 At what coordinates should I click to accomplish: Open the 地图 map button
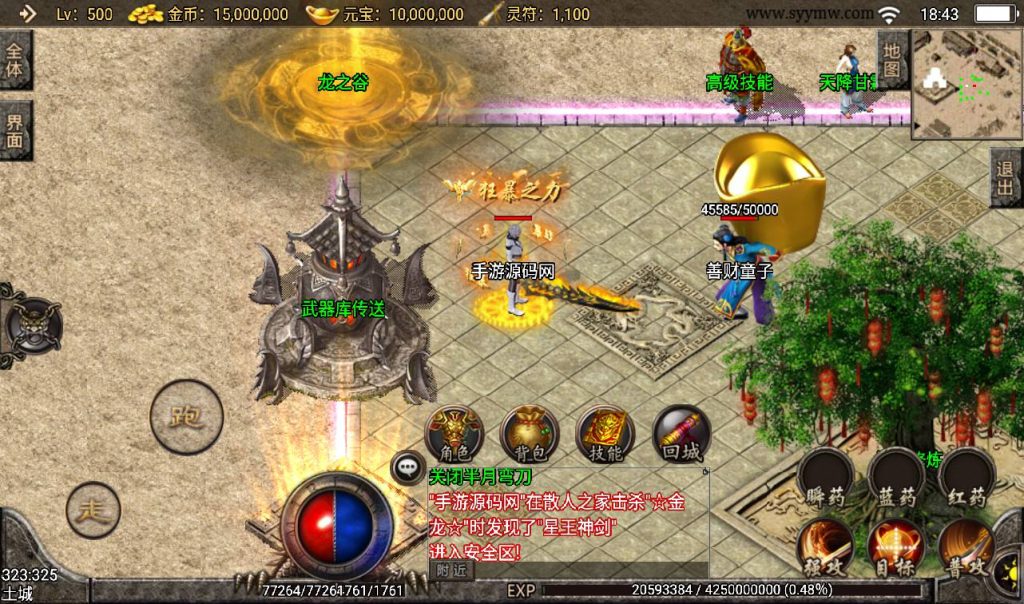click(x=893, y=60)
